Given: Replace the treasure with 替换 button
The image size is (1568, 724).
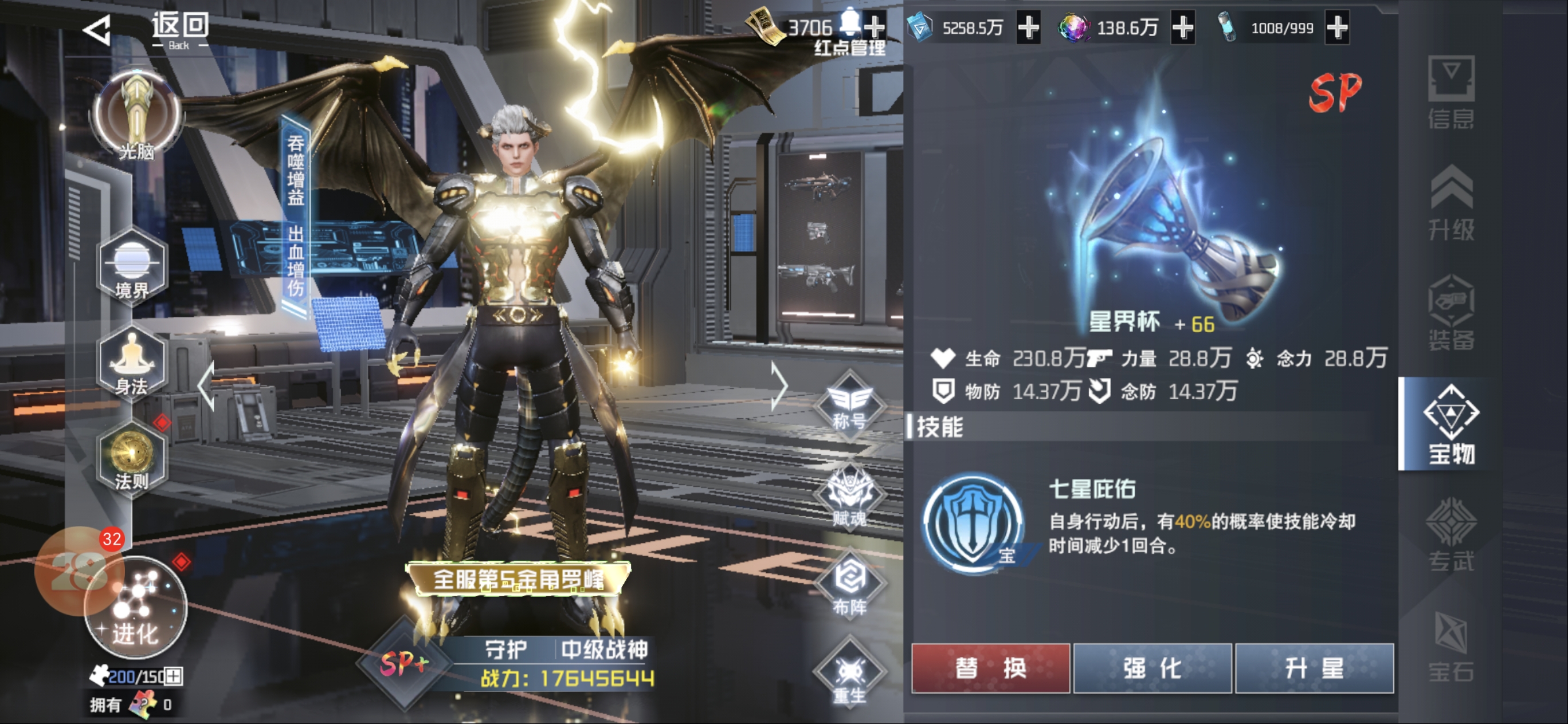Looking at the screenshot, I should pos(990,668).
